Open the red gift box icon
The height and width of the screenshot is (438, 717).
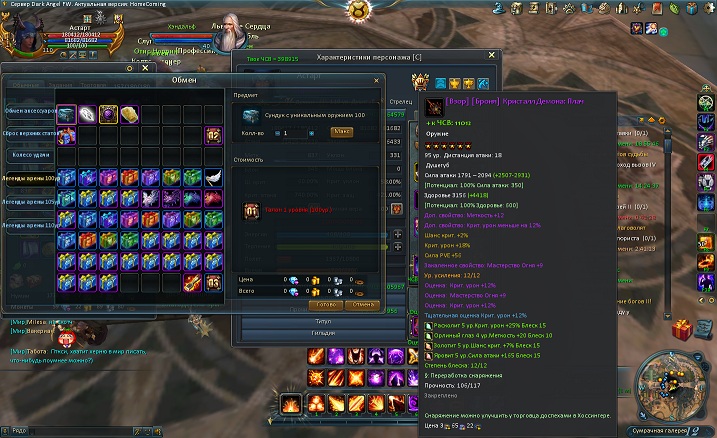pos(684,330)
